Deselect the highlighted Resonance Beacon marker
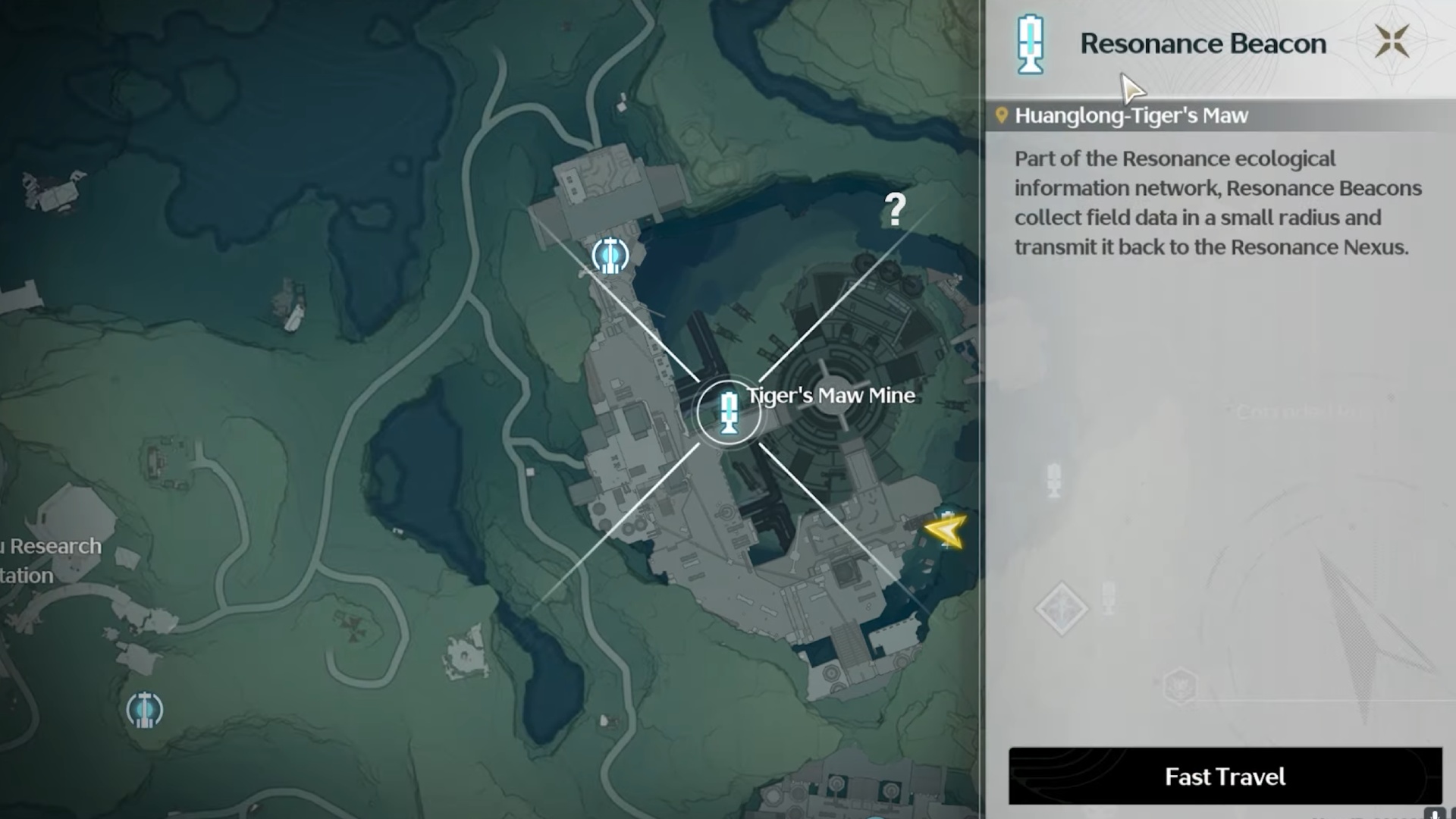1456x819 pixels. 730,413
